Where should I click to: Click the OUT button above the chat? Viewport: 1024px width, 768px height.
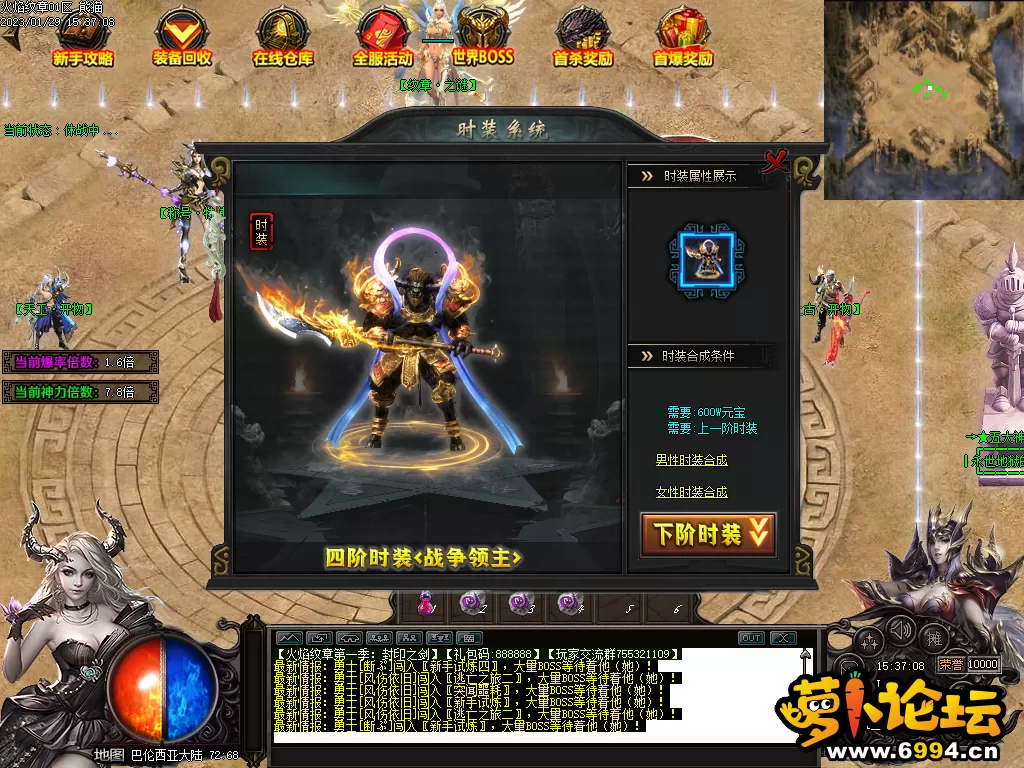[751, 638]
